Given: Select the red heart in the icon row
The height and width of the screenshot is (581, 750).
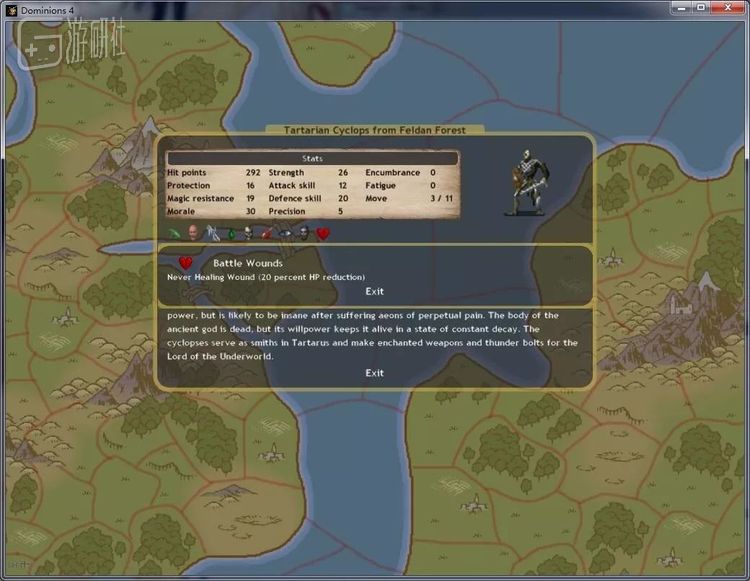Looking at the screenshot, I should point(323,233).
